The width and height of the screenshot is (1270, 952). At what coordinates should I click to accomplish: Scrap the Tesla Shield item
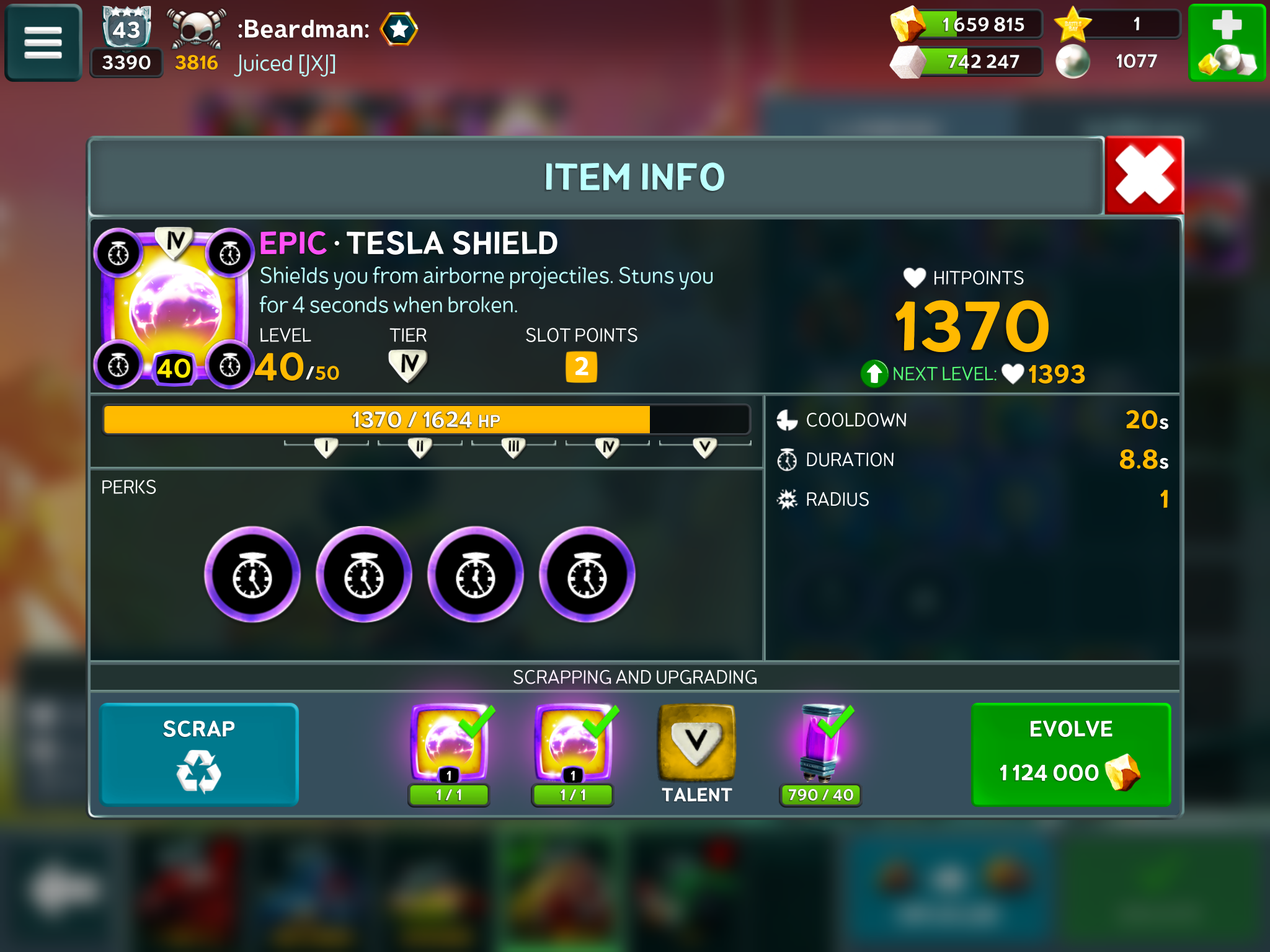tap(199, 754)
